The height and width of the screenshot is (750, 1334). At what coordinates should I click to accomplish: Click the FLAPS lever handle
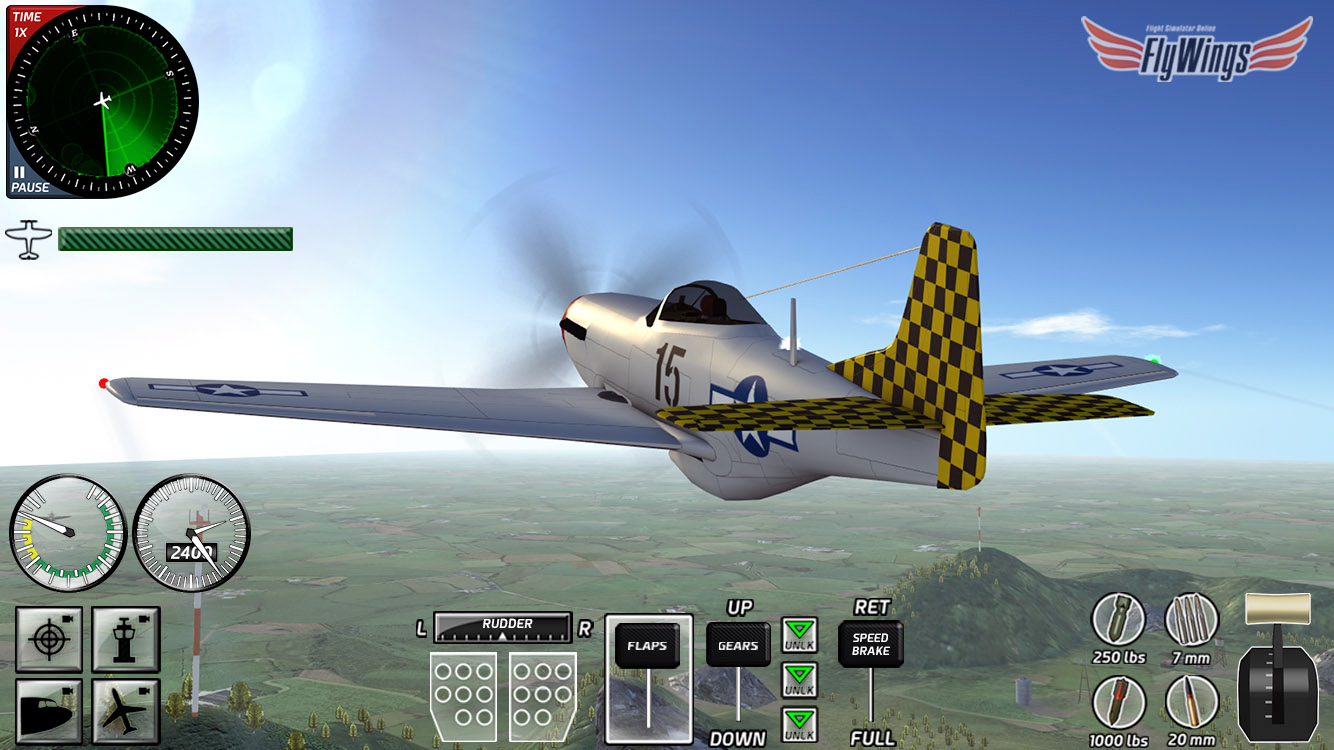pyautogui.click(x=647, y=646)
